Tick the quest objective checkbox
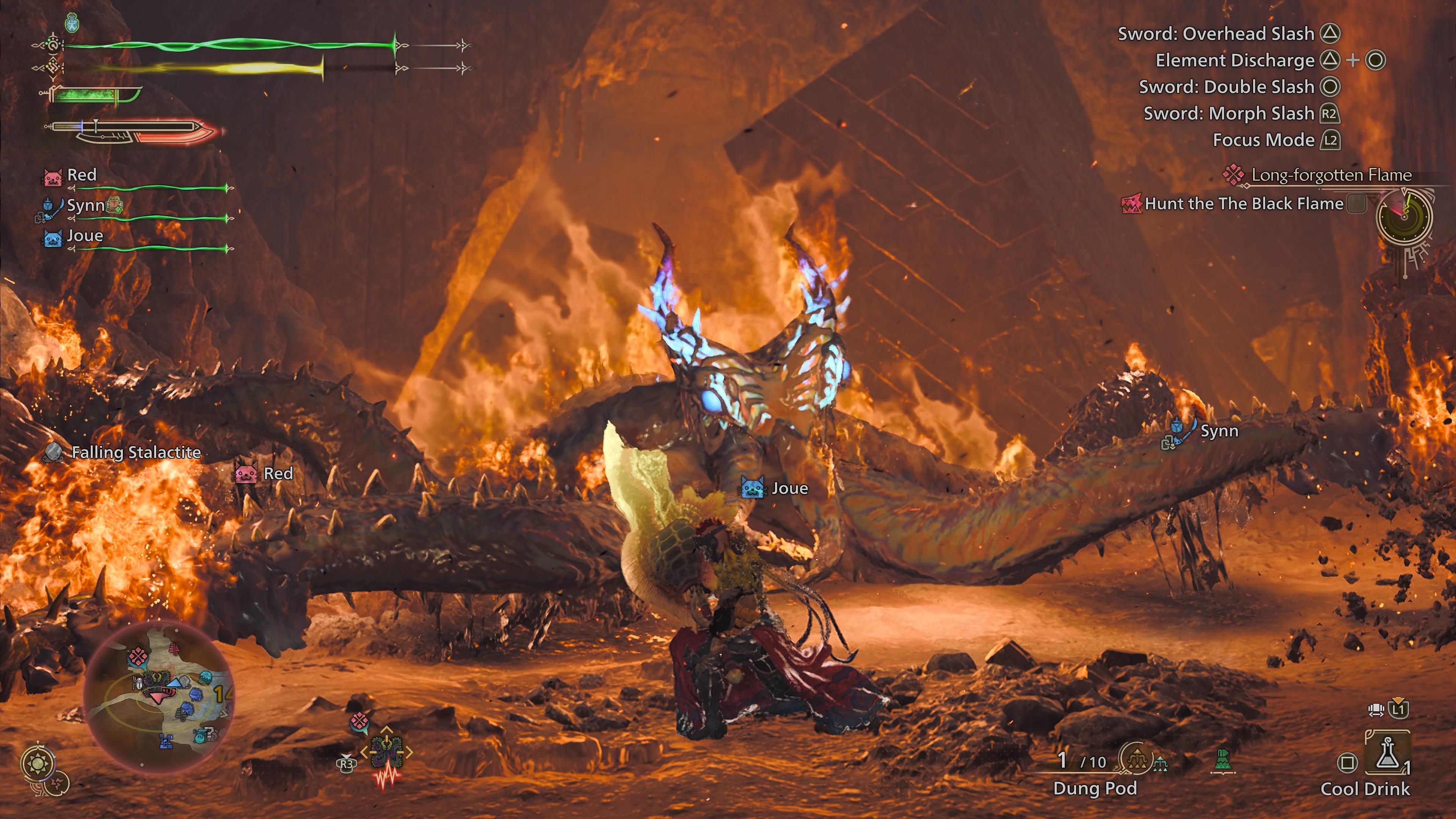 tap(1356, 204)
